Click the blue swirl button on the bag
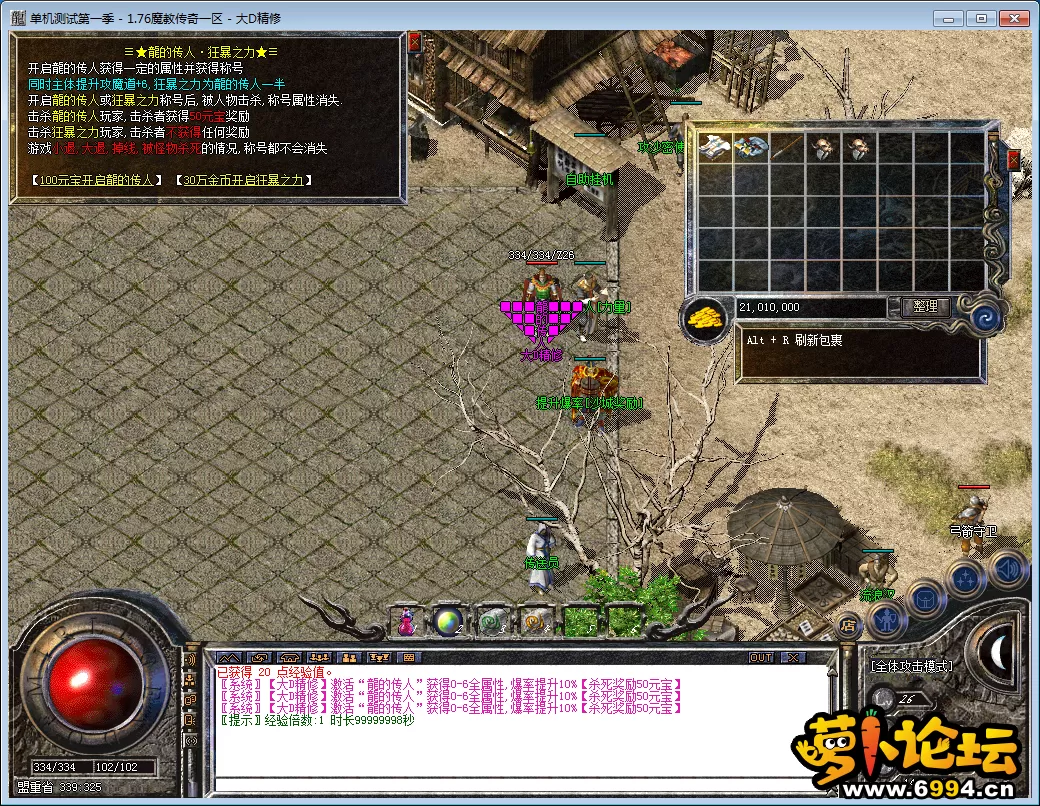This screenshot has width=1040, height=806. click(x=987, y=318)
